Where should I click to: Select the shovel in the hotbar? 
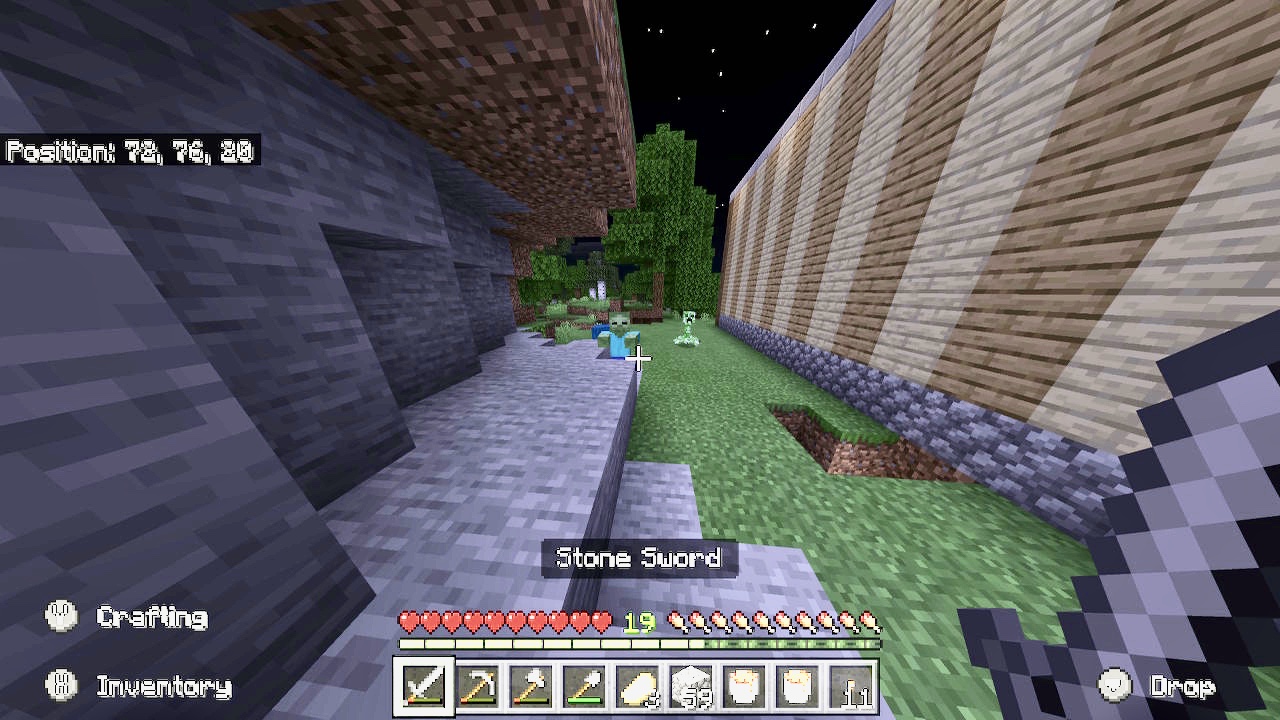click(585, 686)
